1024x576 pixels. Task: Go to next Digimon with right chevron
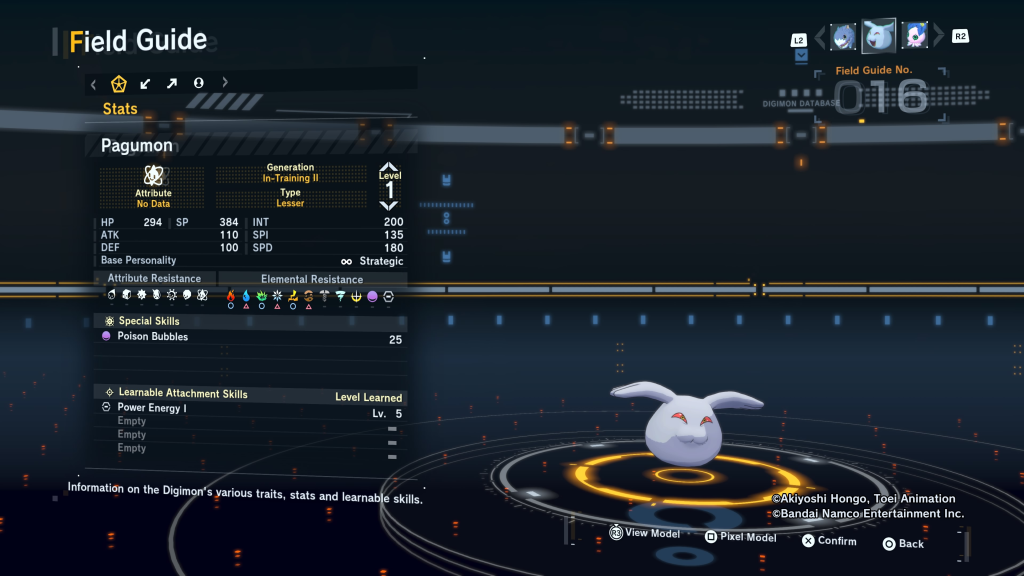[938, 38]
